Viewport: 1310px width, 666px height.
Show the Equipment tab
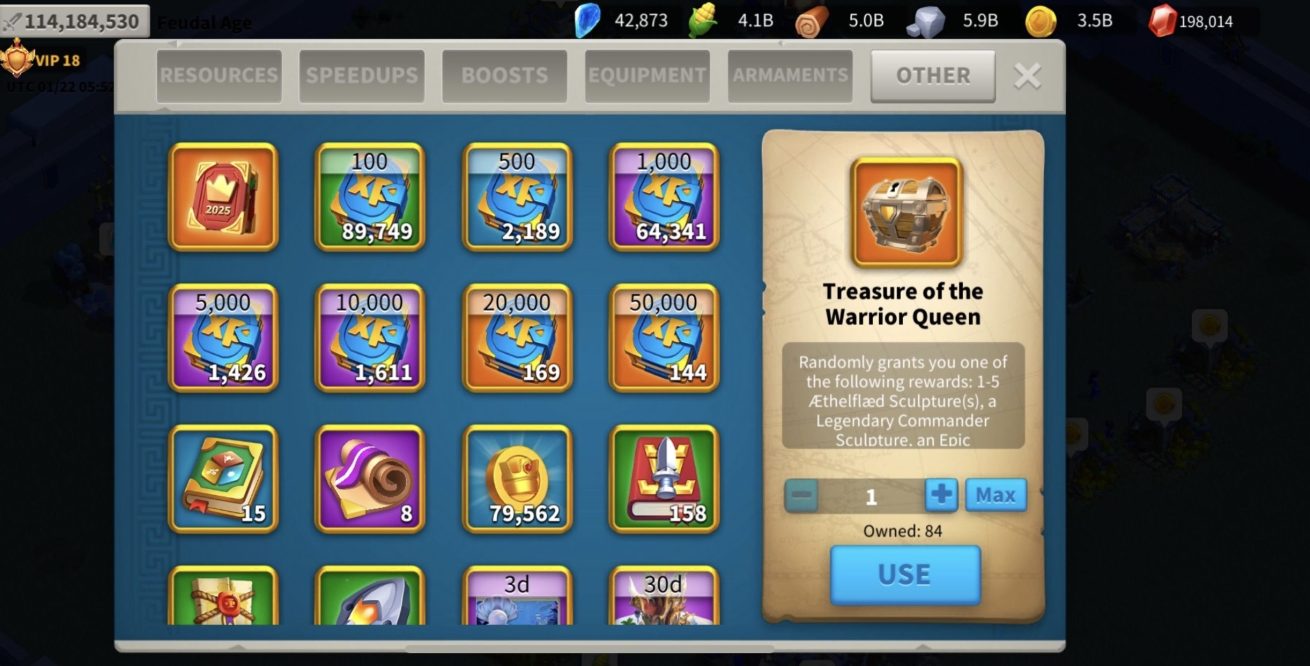[647, 76]
